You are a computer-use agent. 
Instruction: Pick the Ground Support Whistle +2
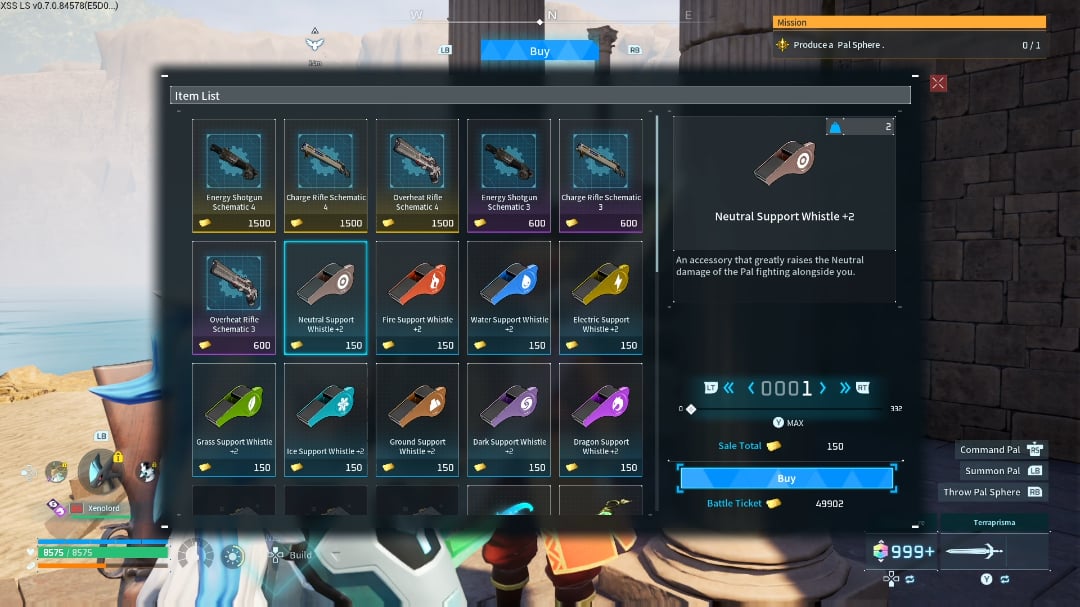pyautogui.click(x=418, y=419)
